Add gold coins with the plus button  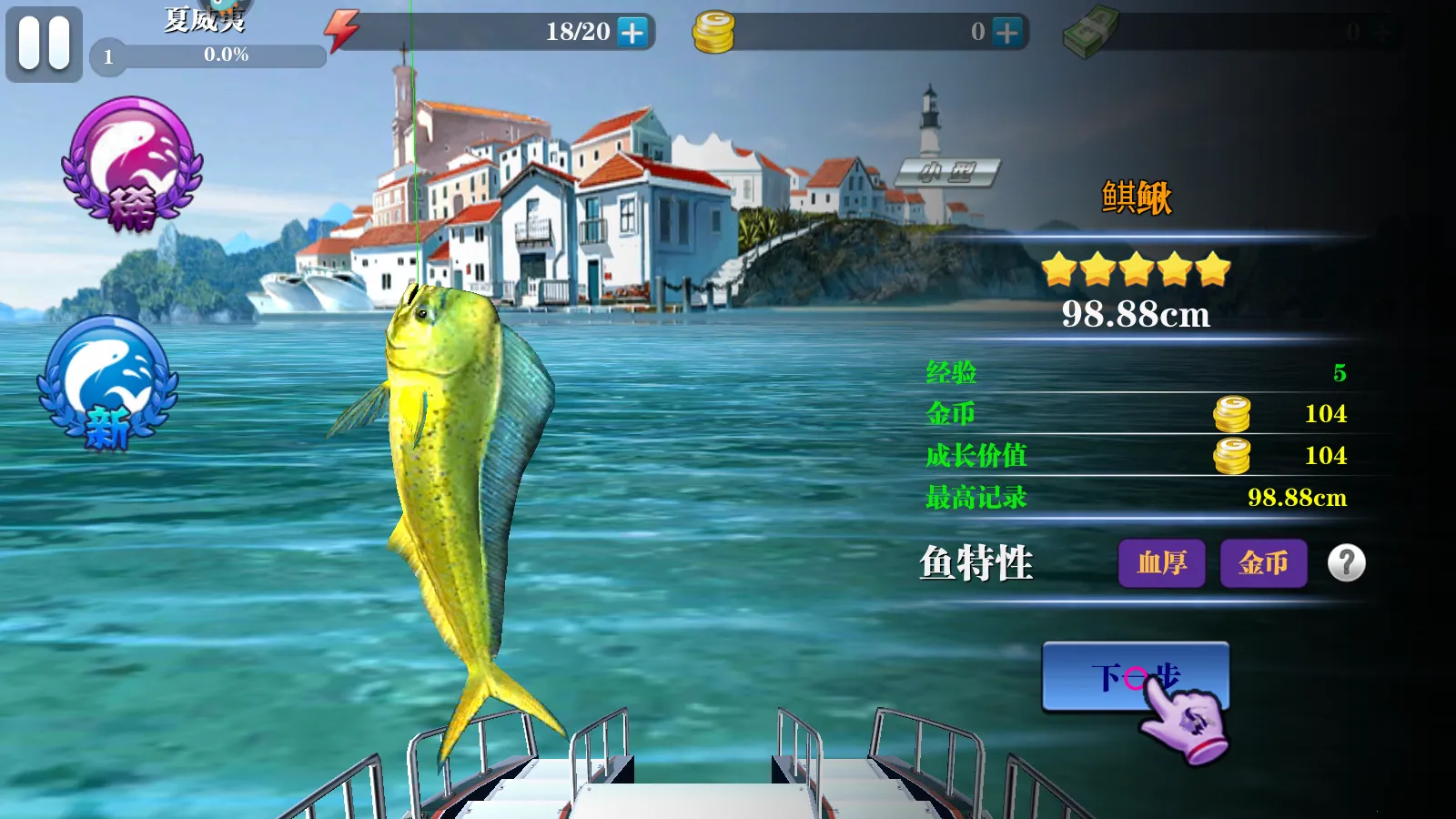[1006, 33]
